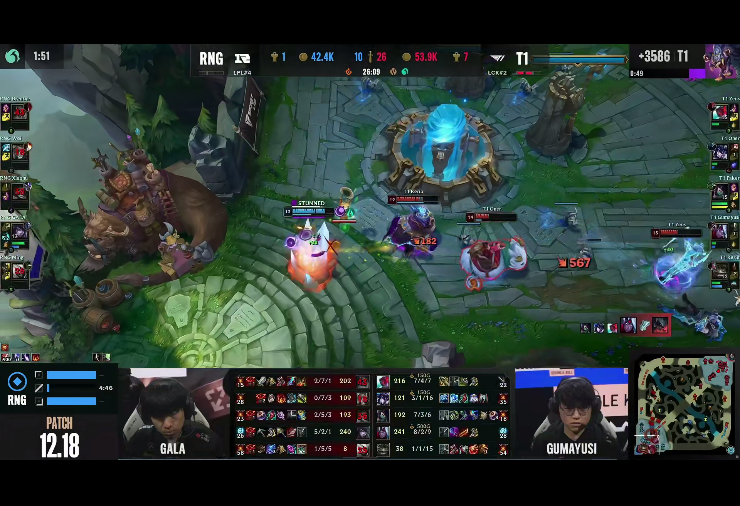Select RNG Ming's champion portrait in the sidebar
The image size is (740, 506).
point(17,272)
